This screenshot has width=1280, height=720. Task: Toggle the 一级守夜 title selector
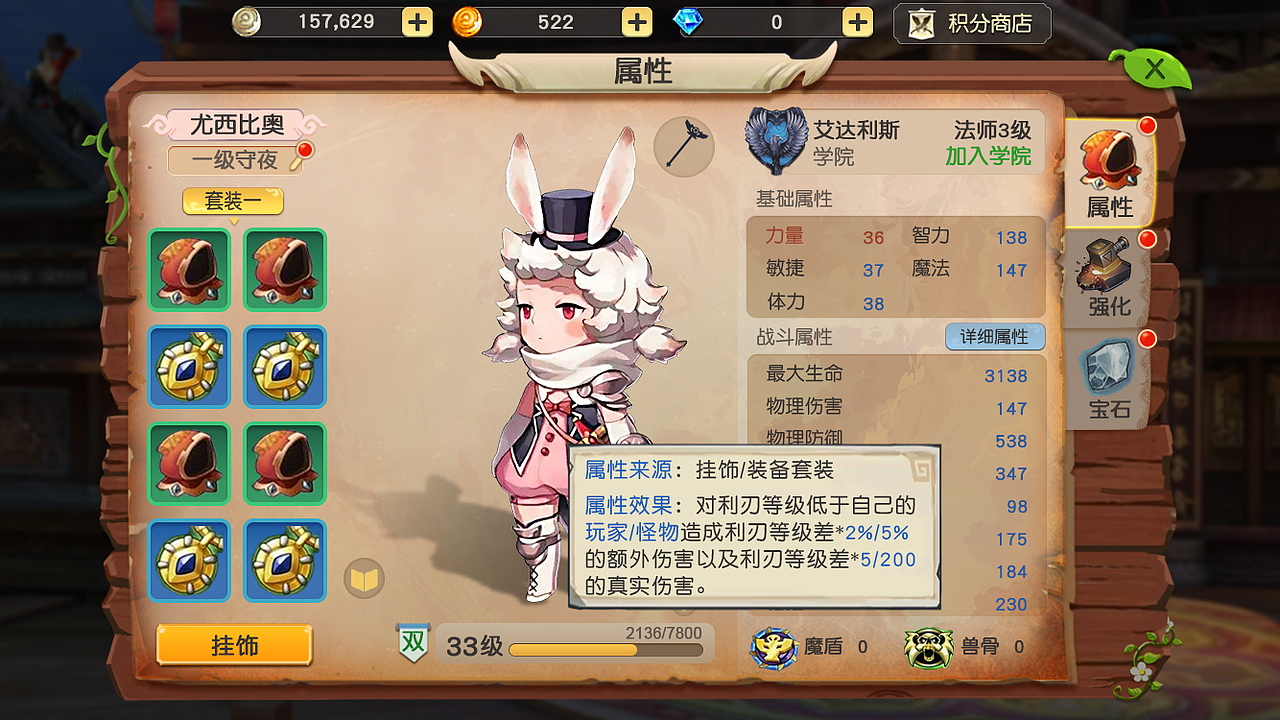coord(234,160)
